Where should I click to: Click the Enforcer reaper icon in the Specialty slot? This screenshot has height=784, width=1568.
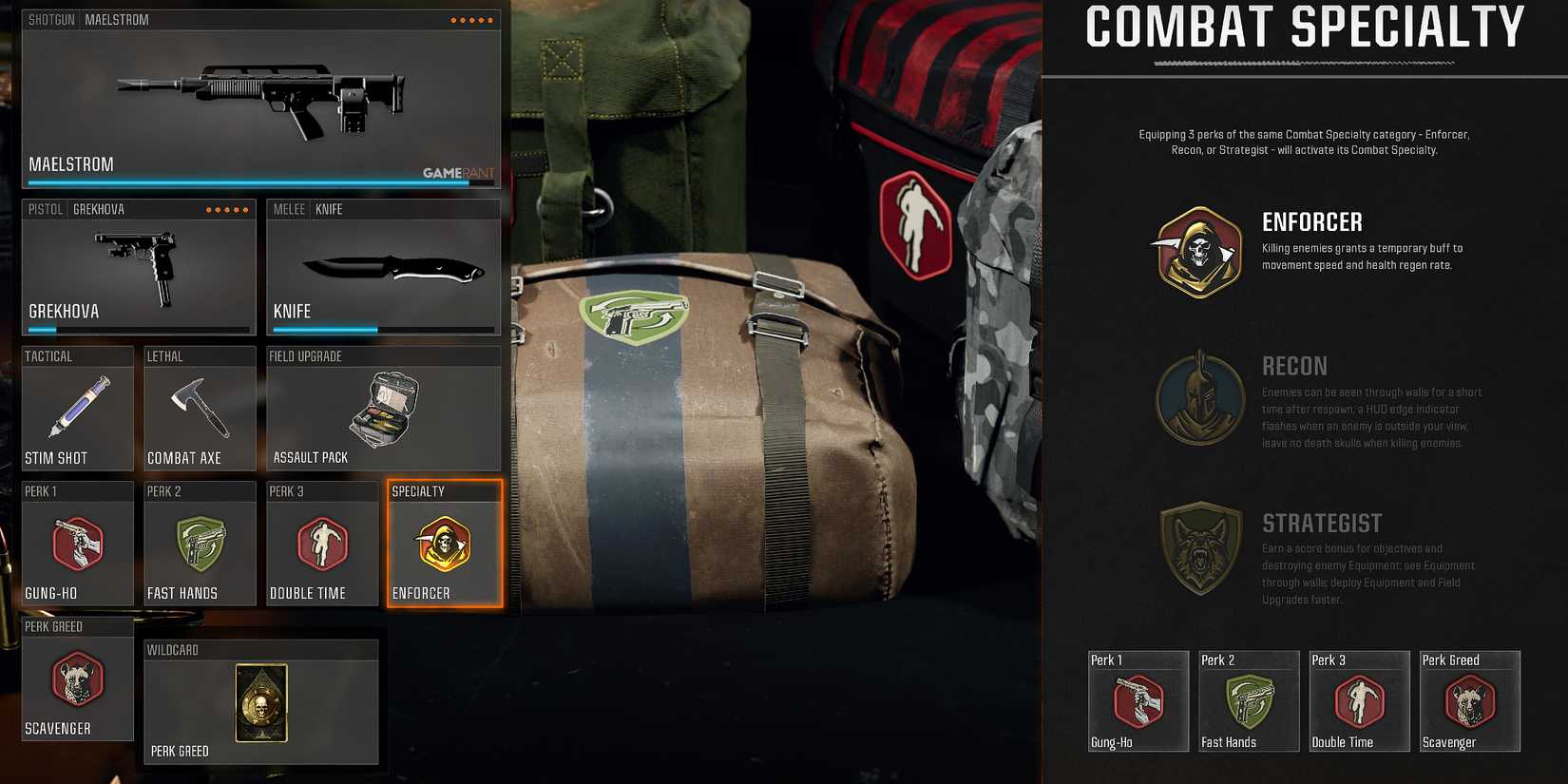pos(444,545)
